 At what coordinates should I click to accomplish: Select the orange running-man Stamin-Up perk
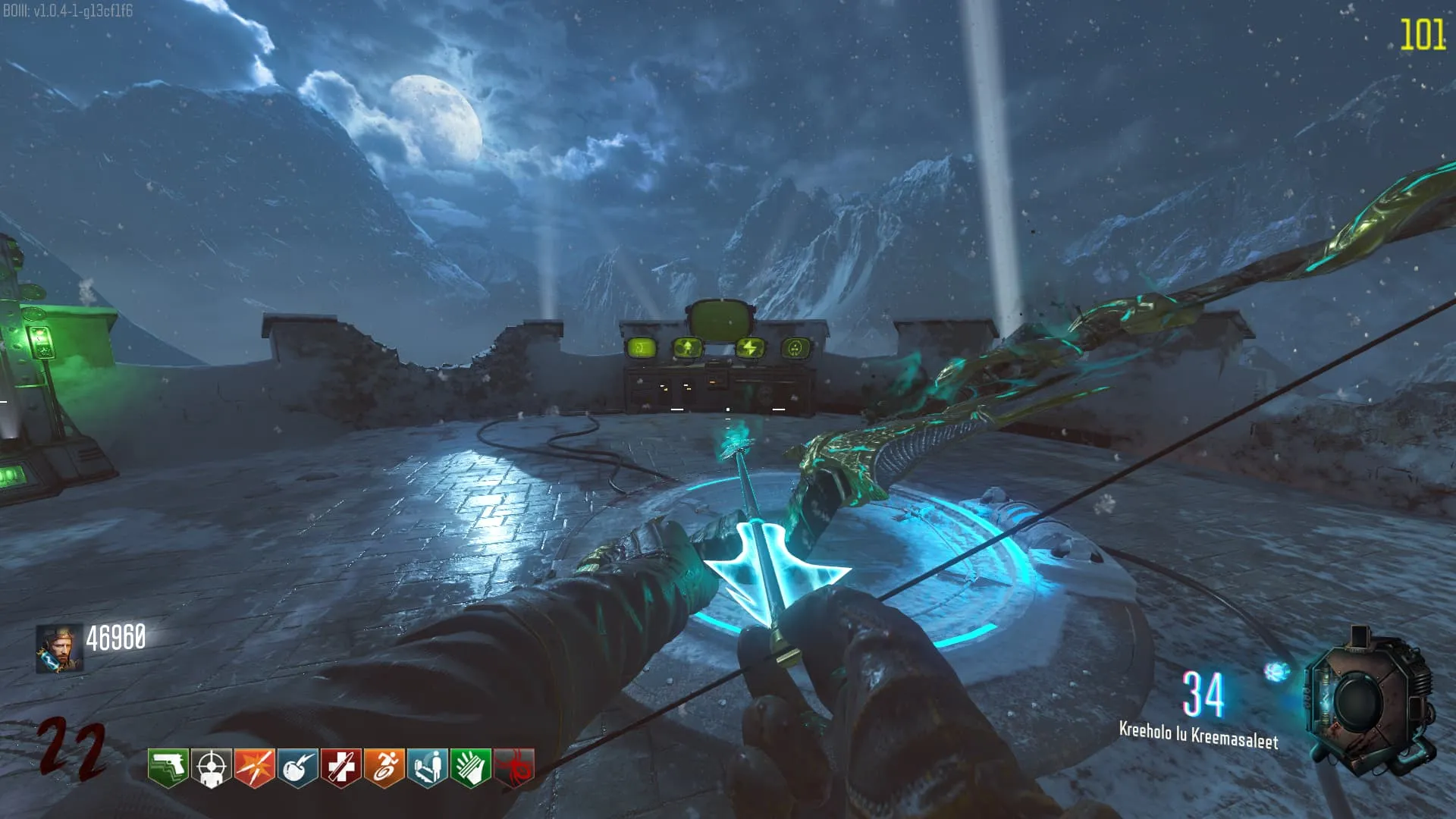384,767
